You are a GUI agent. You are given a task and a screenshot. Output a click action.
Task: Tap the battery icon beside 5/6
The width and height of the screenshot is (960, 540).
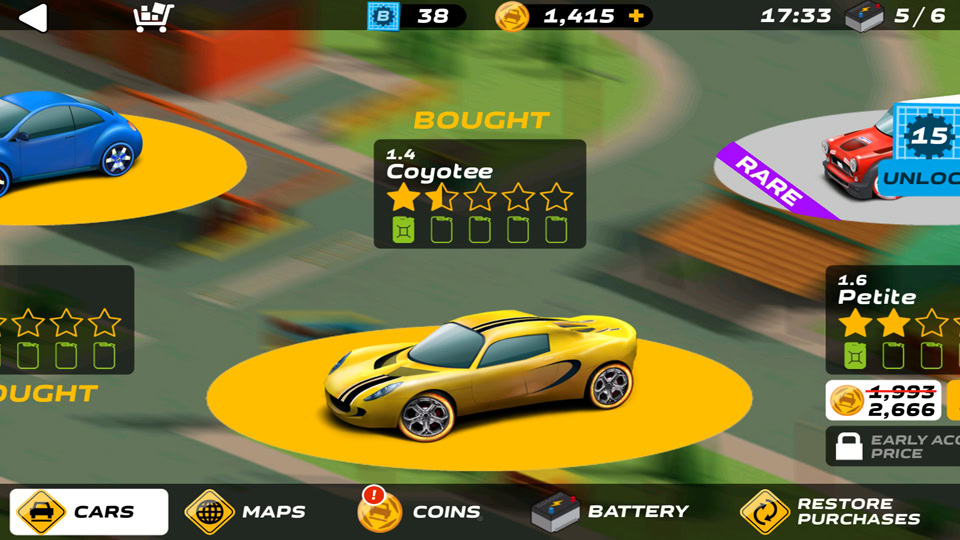pyautogui.click(x=864, y=16)
